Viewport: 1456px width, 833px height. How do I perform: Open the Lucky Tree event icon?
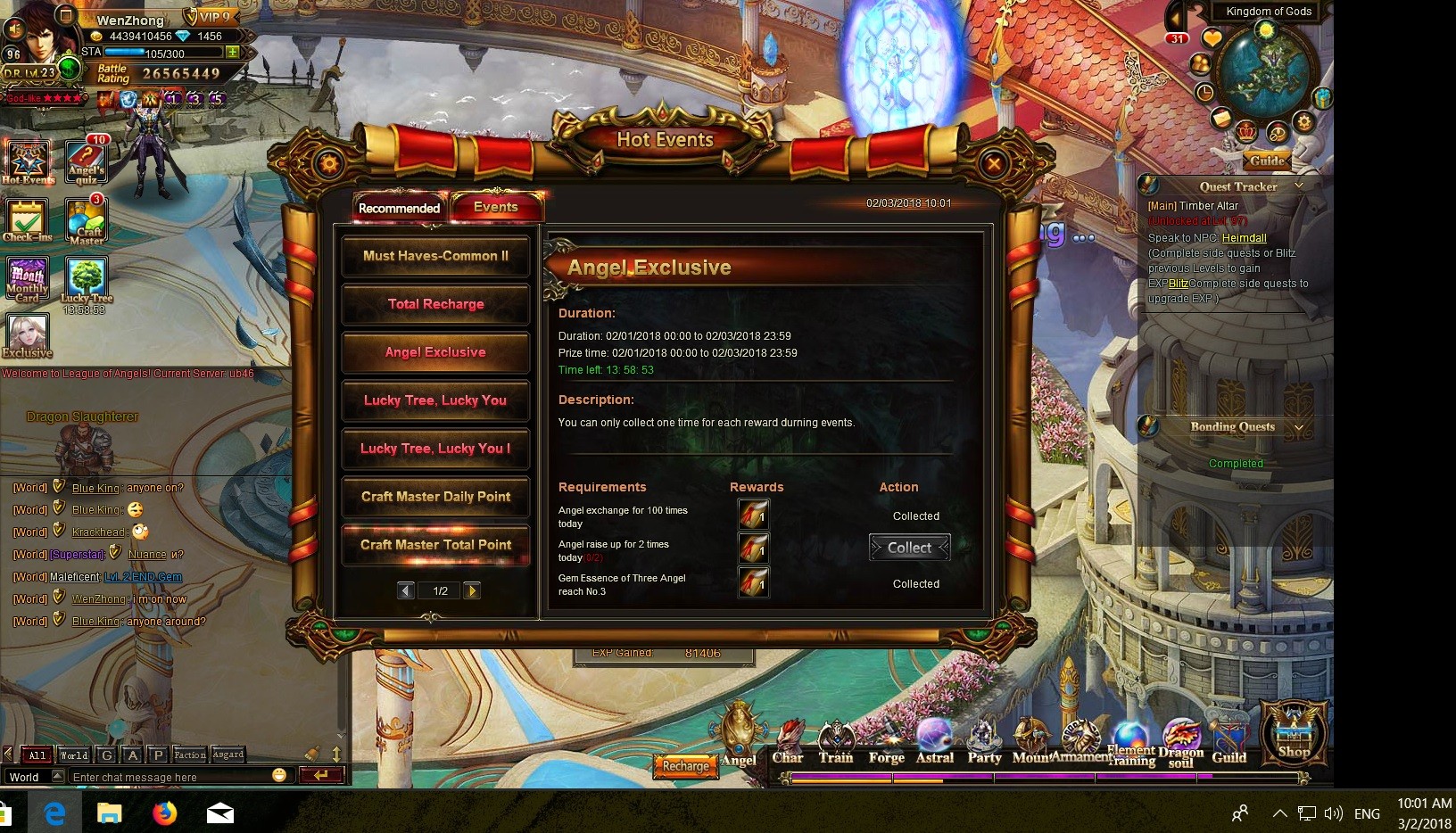tap(87, 282)
